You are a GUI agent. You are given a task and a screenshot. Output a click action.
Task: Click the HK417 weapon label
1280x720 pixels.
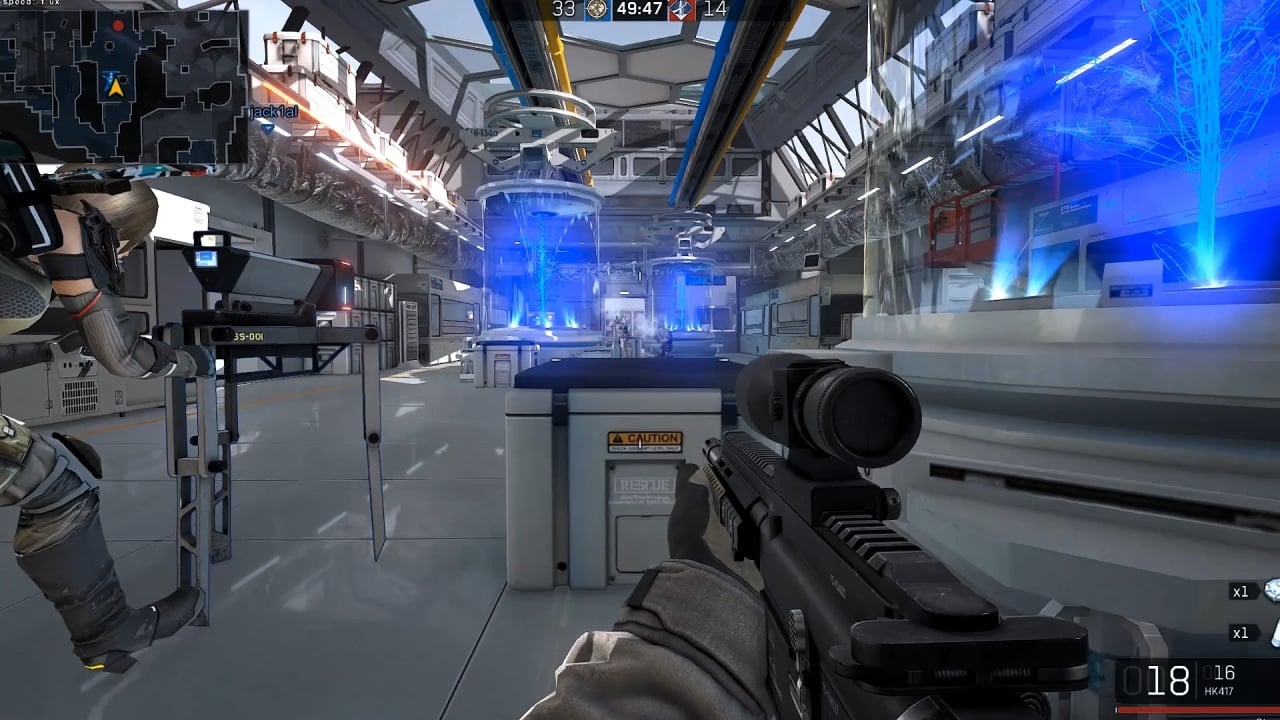pyautogui.click(x=1218, y=691)
